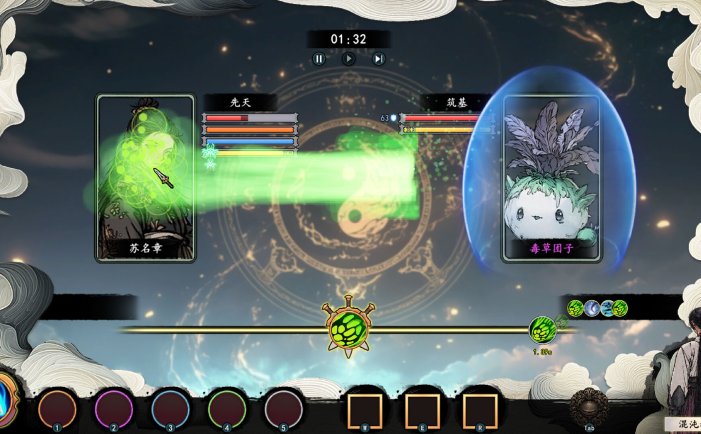Click the green leaf skill on the timeline
This screenshot has width=701, height=434.
tap(543, 328)
